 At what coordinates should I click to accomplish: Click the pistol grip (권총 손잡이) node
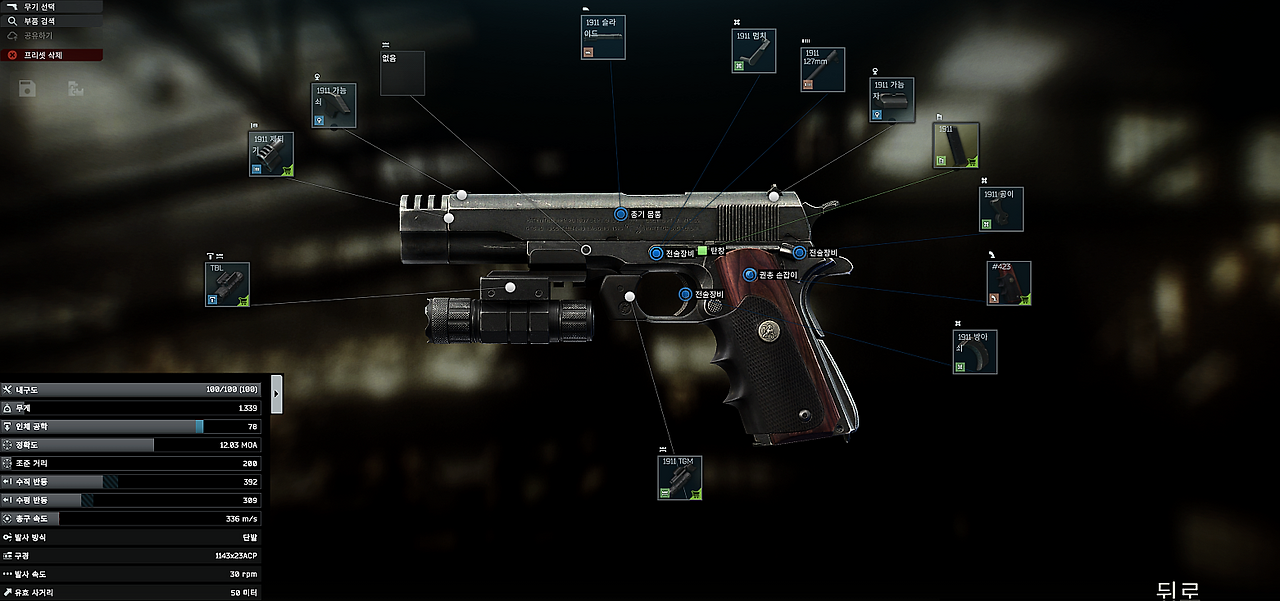coord(750,274)
